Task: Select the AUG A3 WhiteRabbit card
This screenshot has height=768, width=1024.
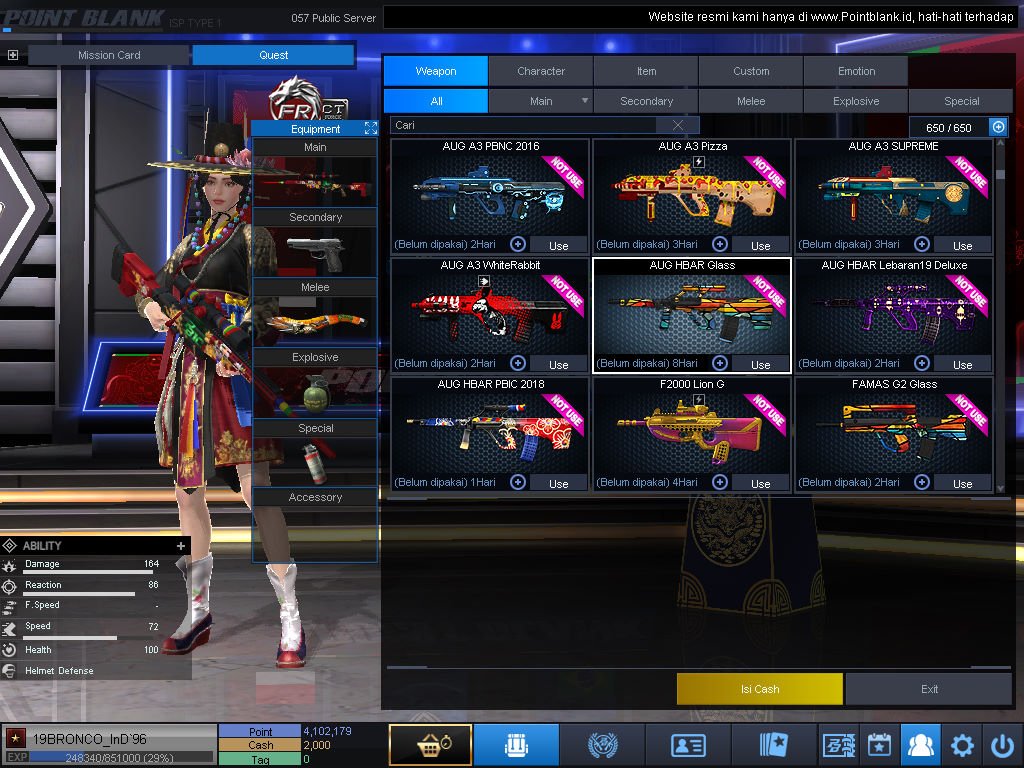Action: tap(490, 310)
